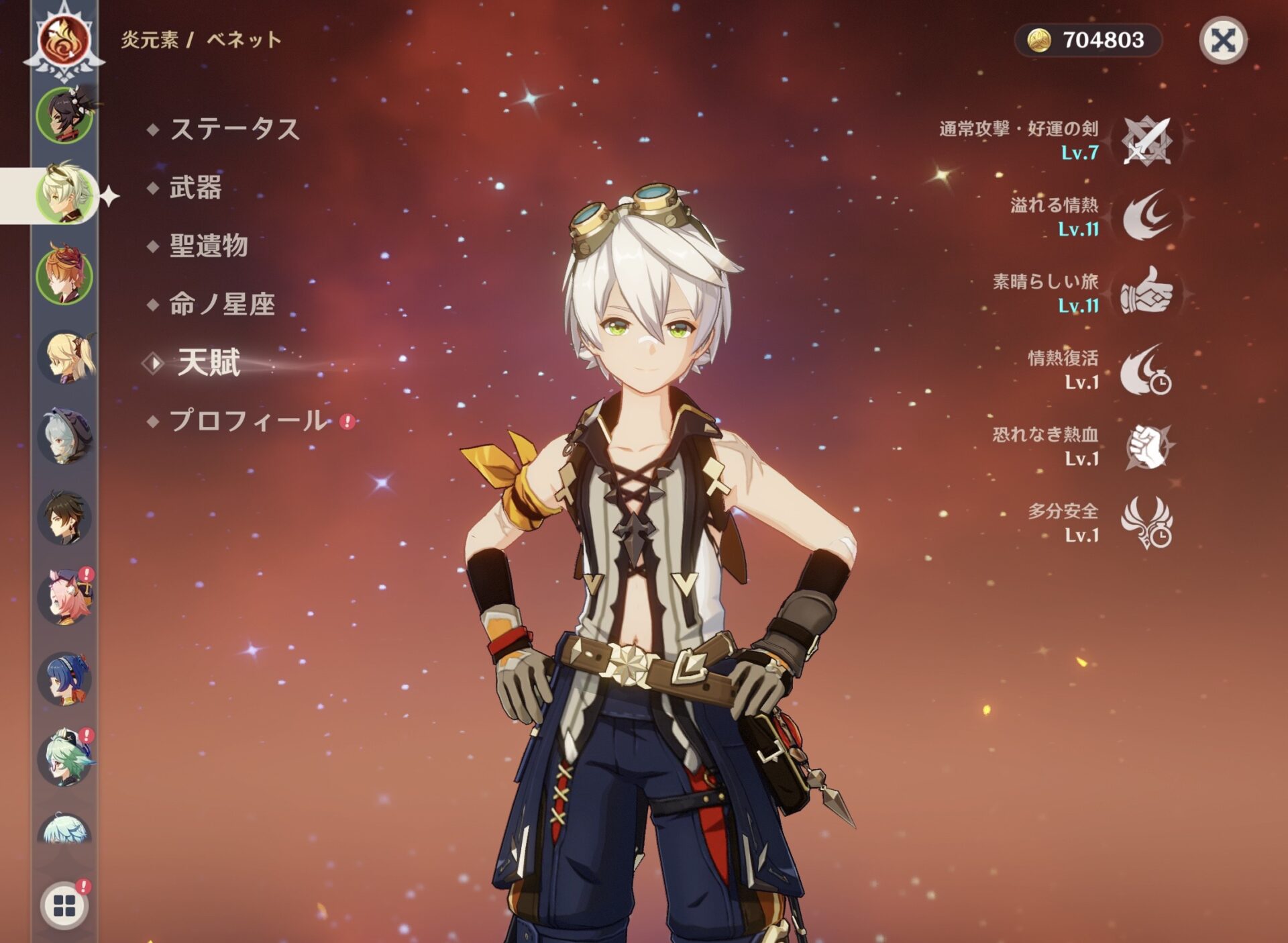
Task: Select the 天賦 menu entry
Action: pyautogui.click(x=209, y=363)
